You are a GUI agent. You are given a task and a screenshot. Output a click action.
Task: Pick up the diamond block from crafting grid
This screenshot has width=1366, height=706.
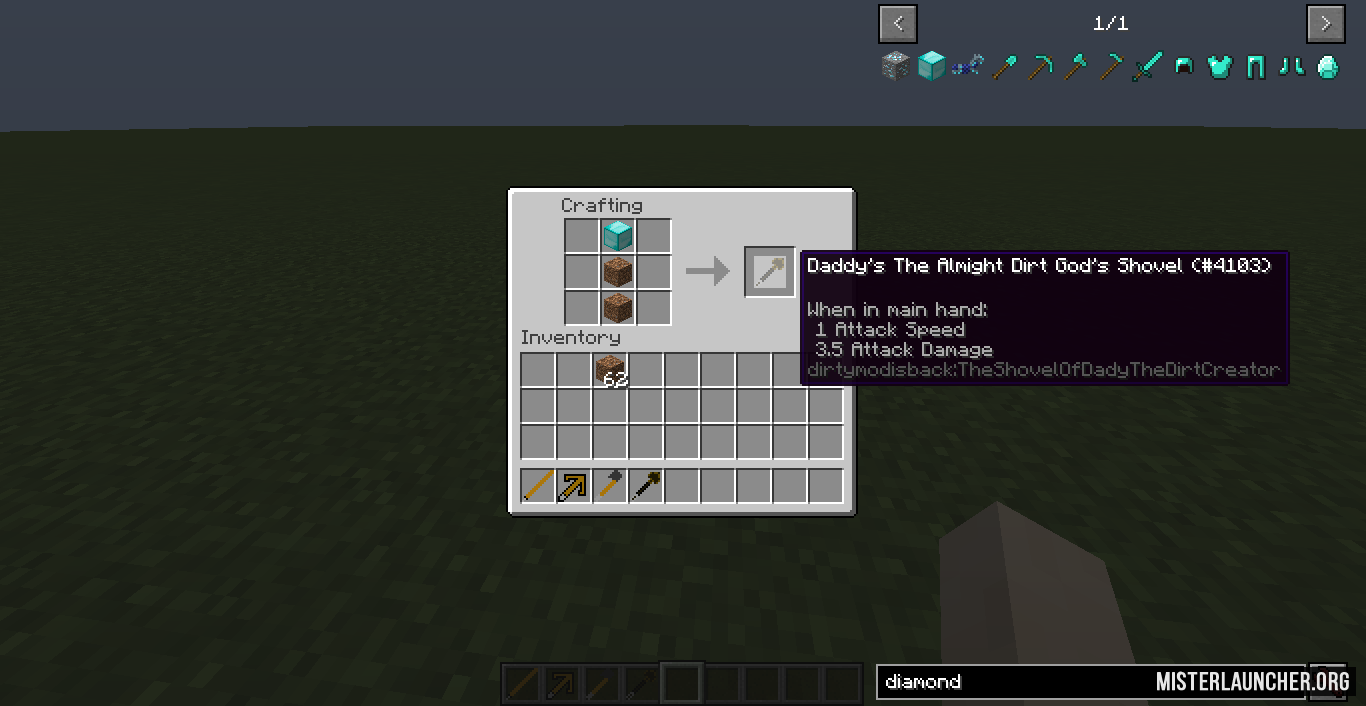(x=617, y=236)
